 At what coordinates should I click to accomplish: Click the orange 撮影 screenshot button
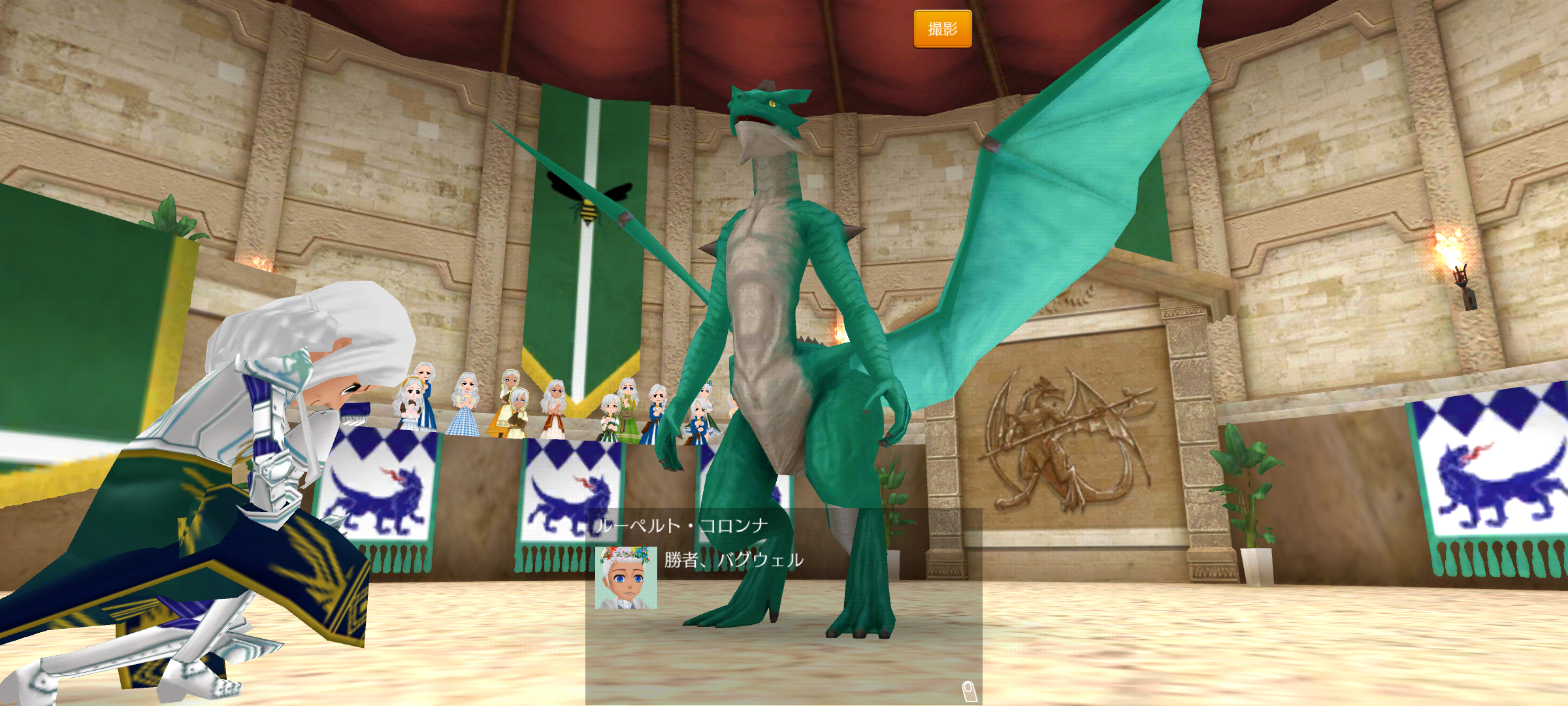[x=942, y=29]
